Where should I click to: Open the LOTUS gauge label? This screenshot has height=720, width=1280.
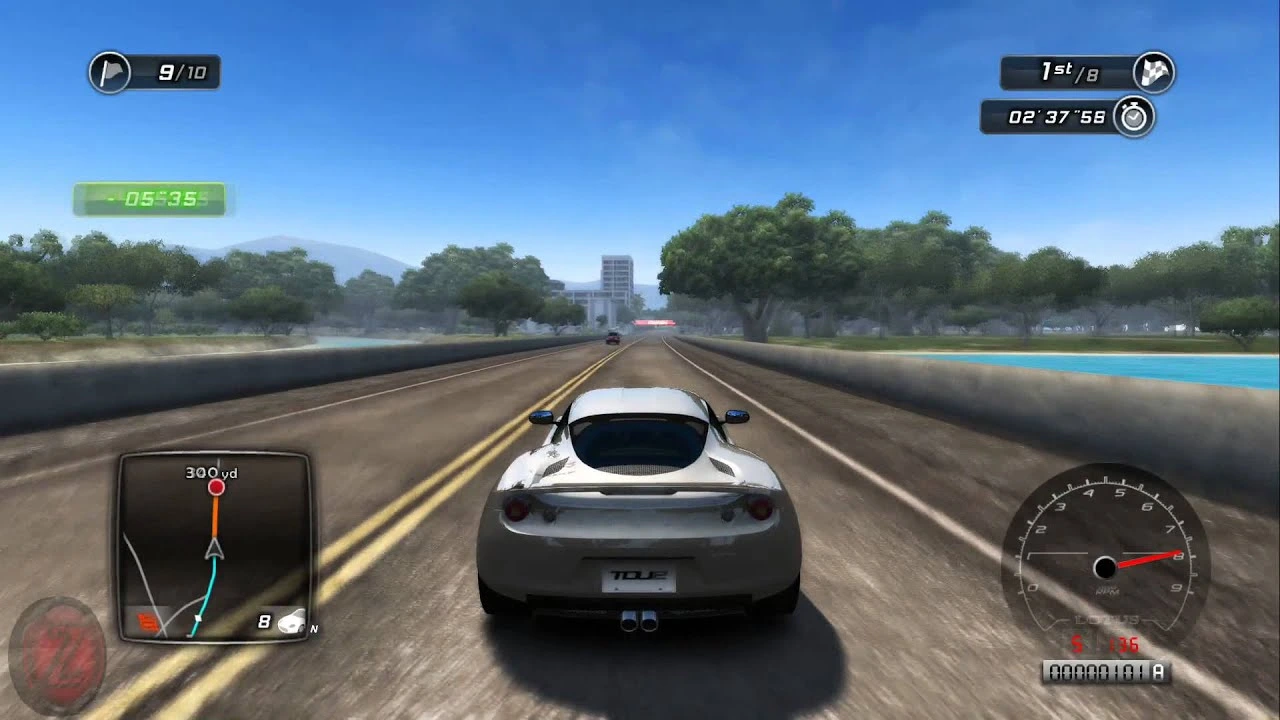point(1107,620)
